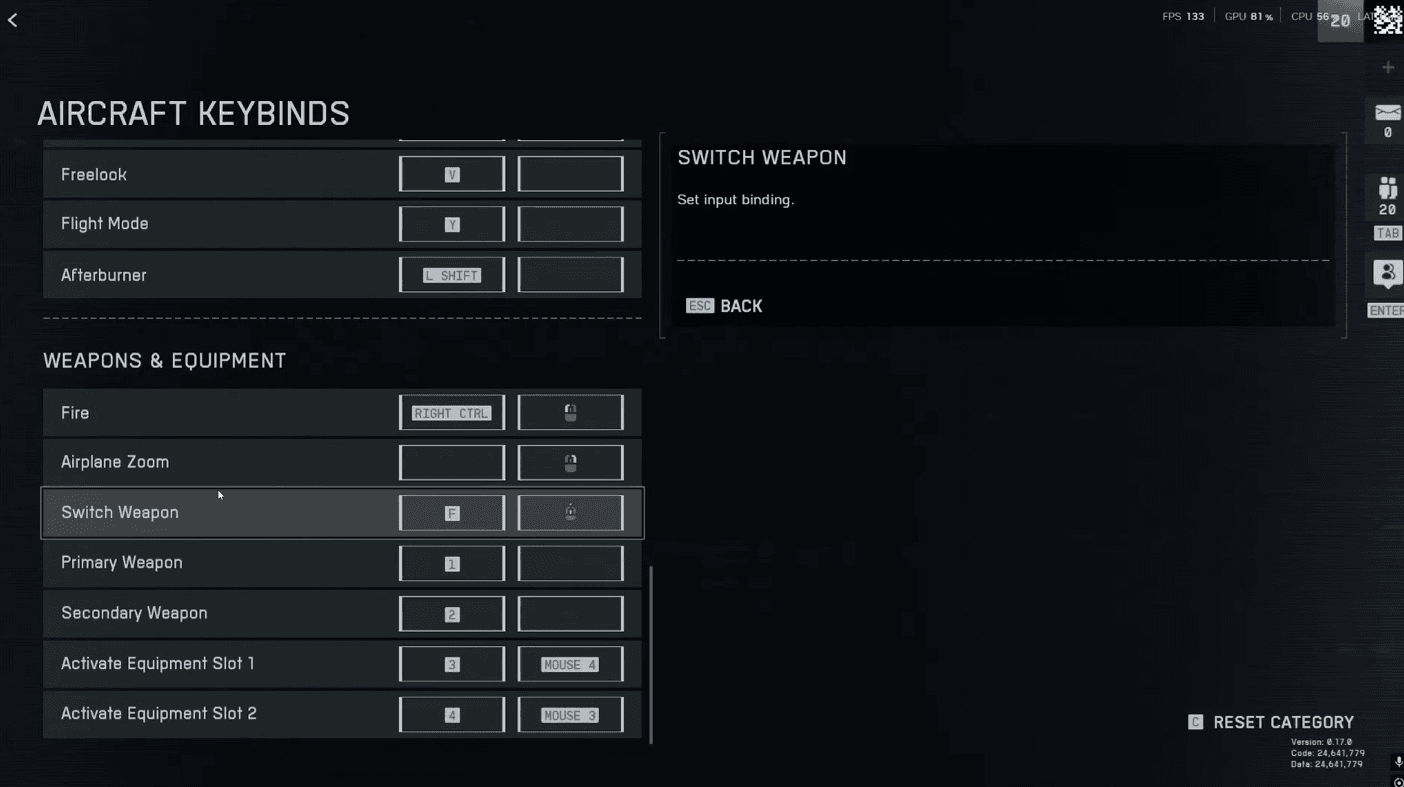1404x787 pixels.
Task: Edit the Activate Equipment Slot 2 key 4 binding
Action: [452, 715]
